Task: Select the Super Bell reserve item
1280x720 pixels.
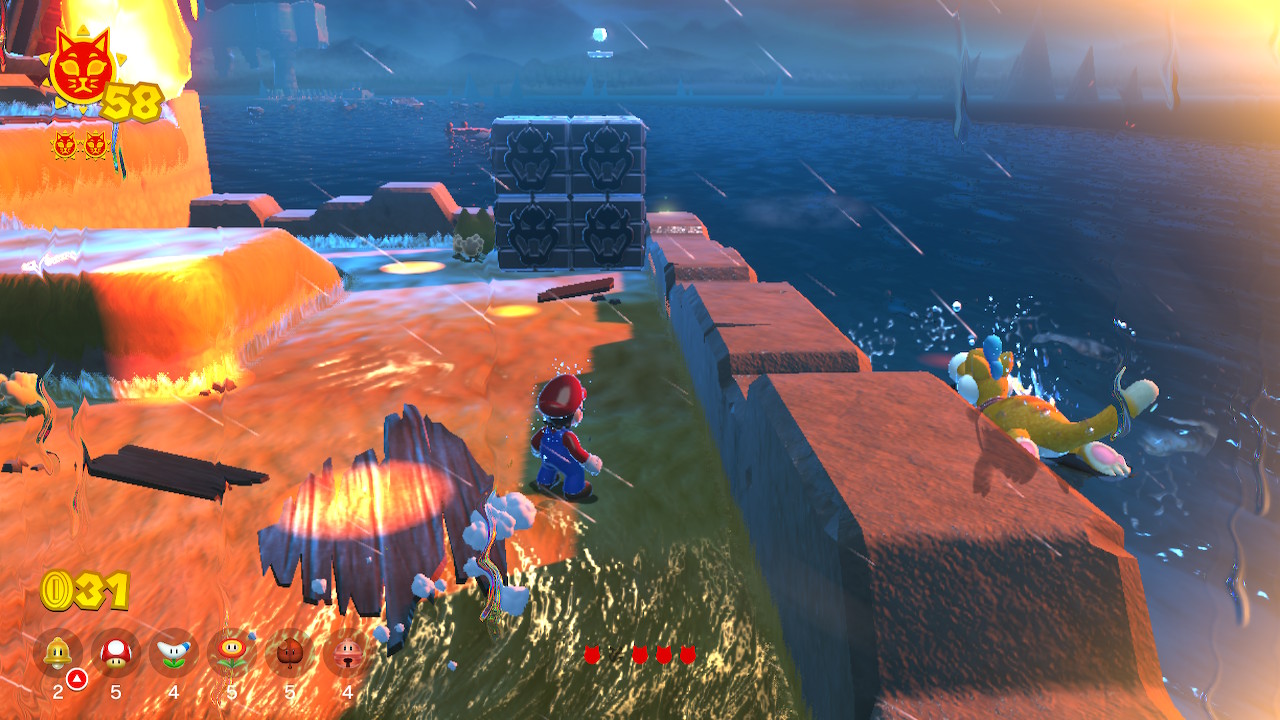Action: tap(58, 653)
